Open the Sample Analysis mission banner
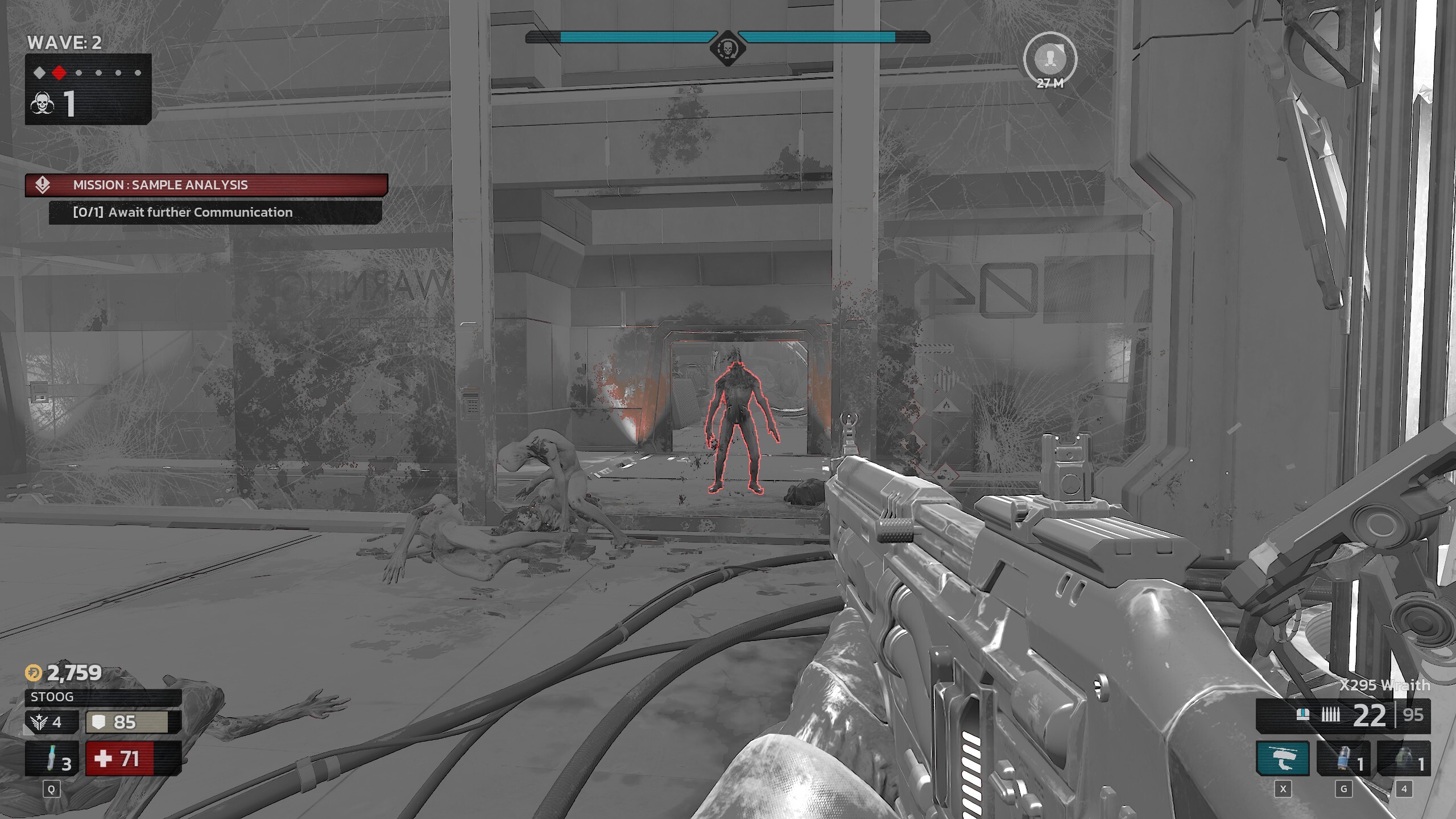 206,185
